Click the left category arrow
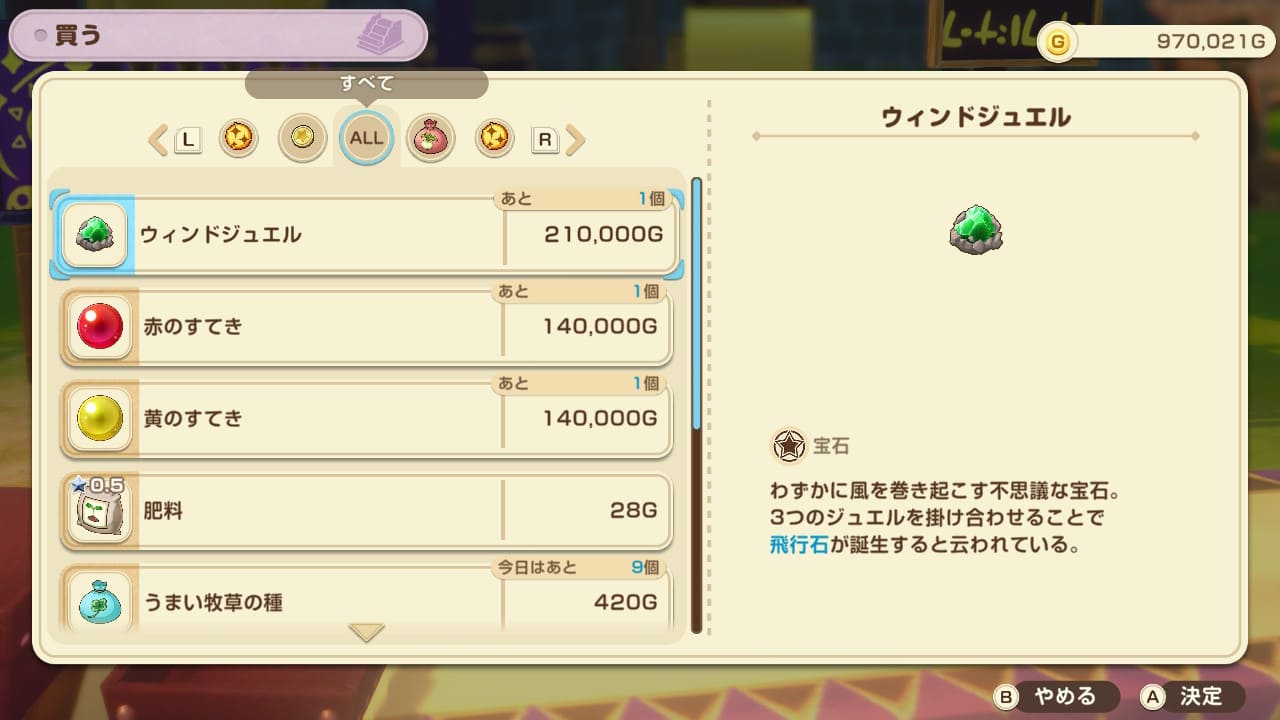 (x=158, y=140)
